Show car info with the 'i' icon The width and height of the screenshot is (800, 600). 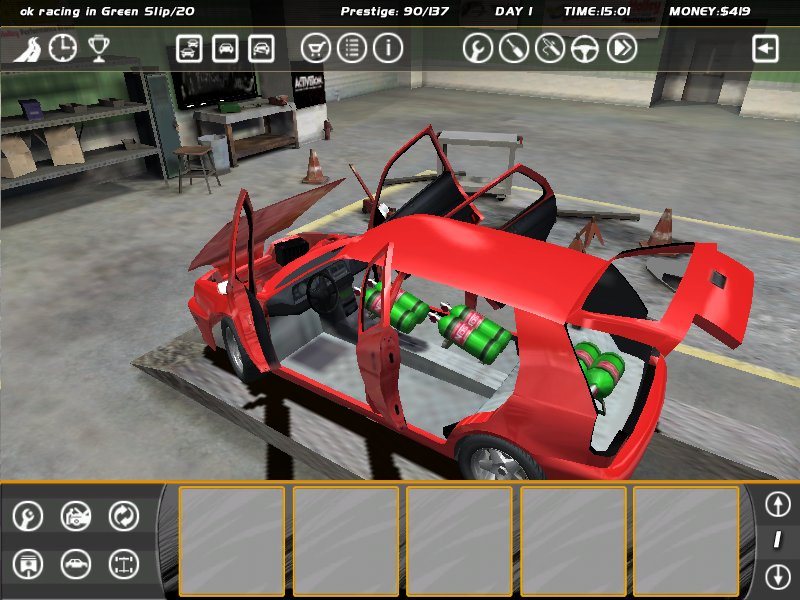[x=388, y=48]
